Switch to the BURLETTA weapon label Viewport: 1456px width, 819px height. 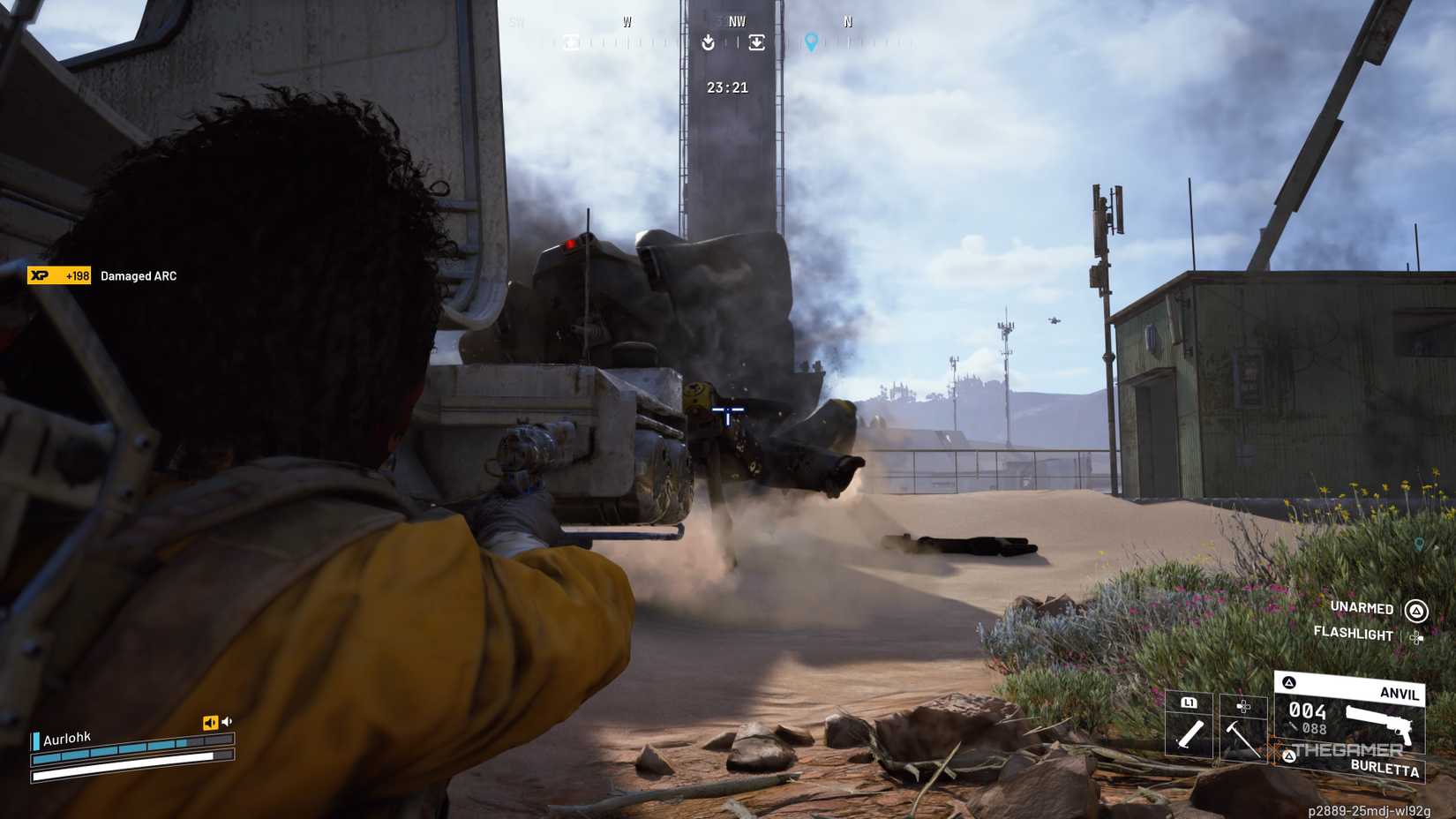click(1384, 768)
